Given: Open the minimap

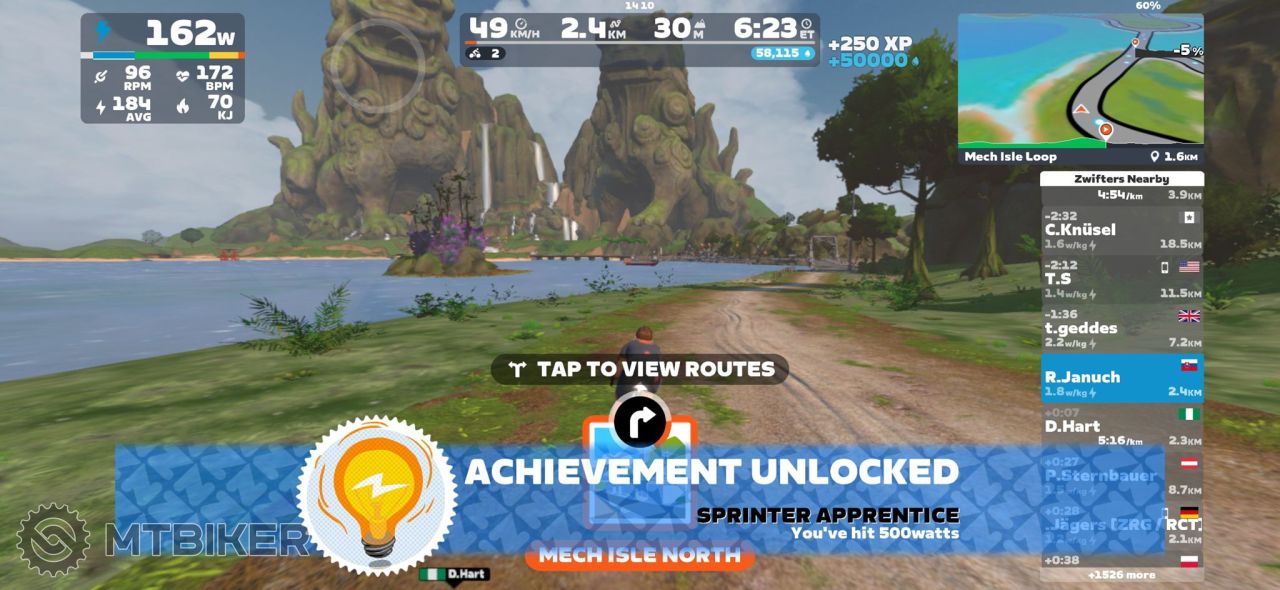Looking at the screenshot, I should tap(1080, 80).
